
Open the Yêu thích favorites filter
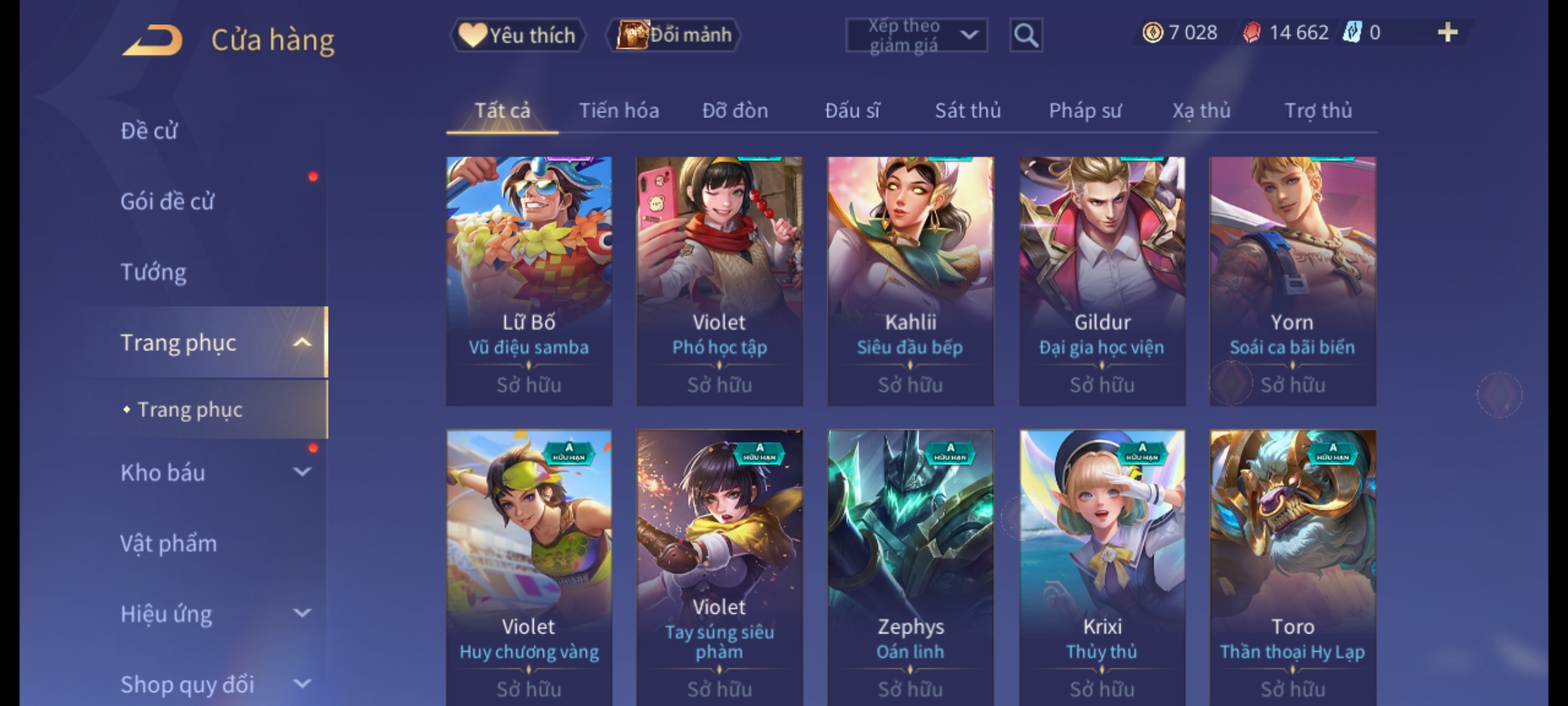click(518, 35)
